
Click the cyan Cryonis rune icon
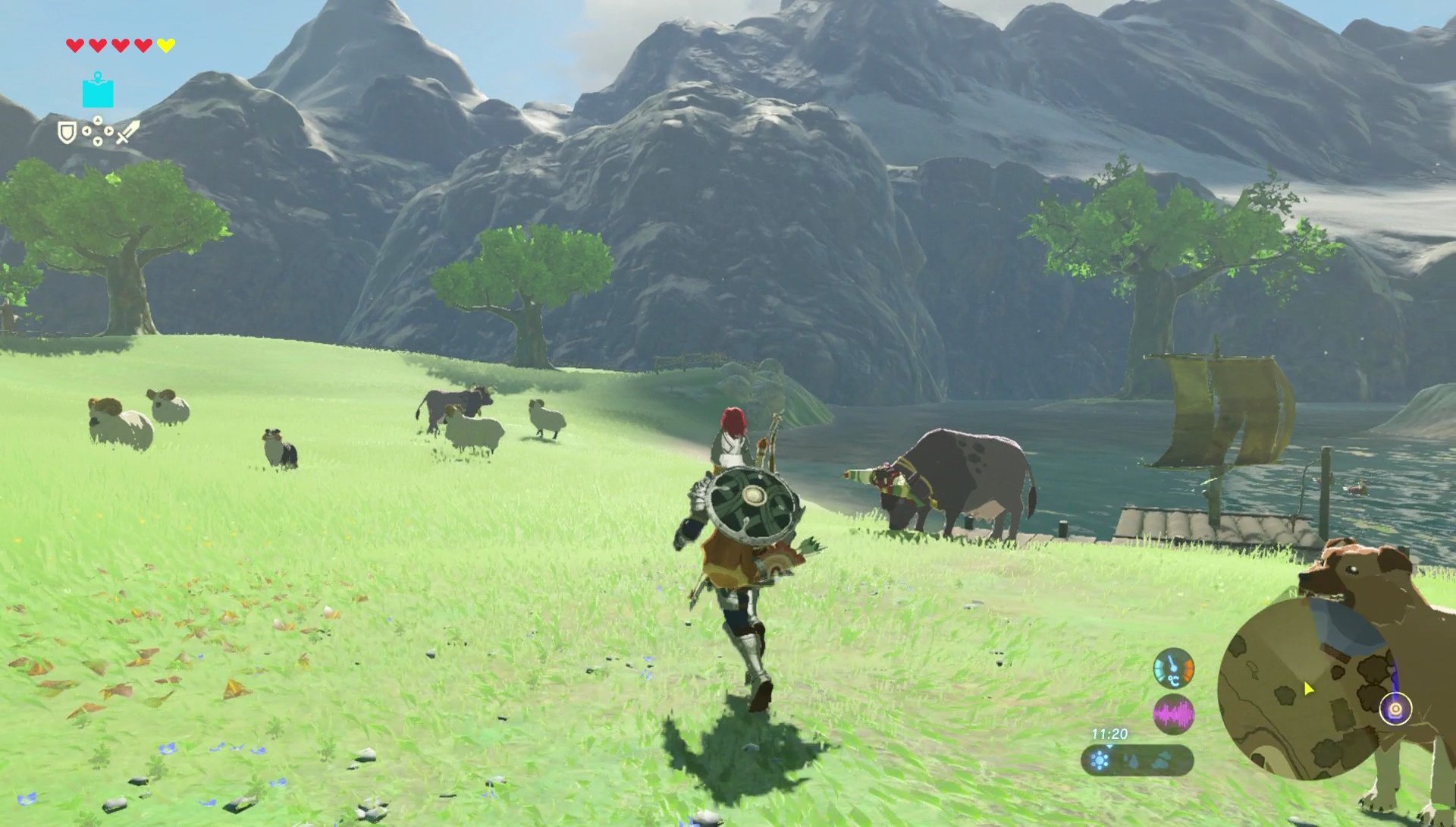98,92
